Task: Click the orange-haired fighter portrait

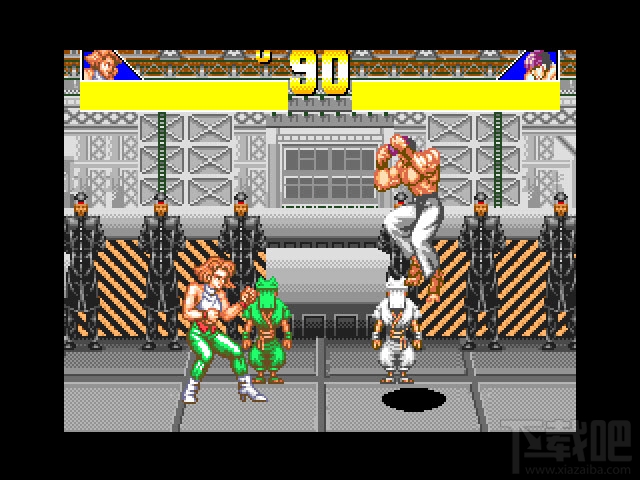Action: point(101,65)
